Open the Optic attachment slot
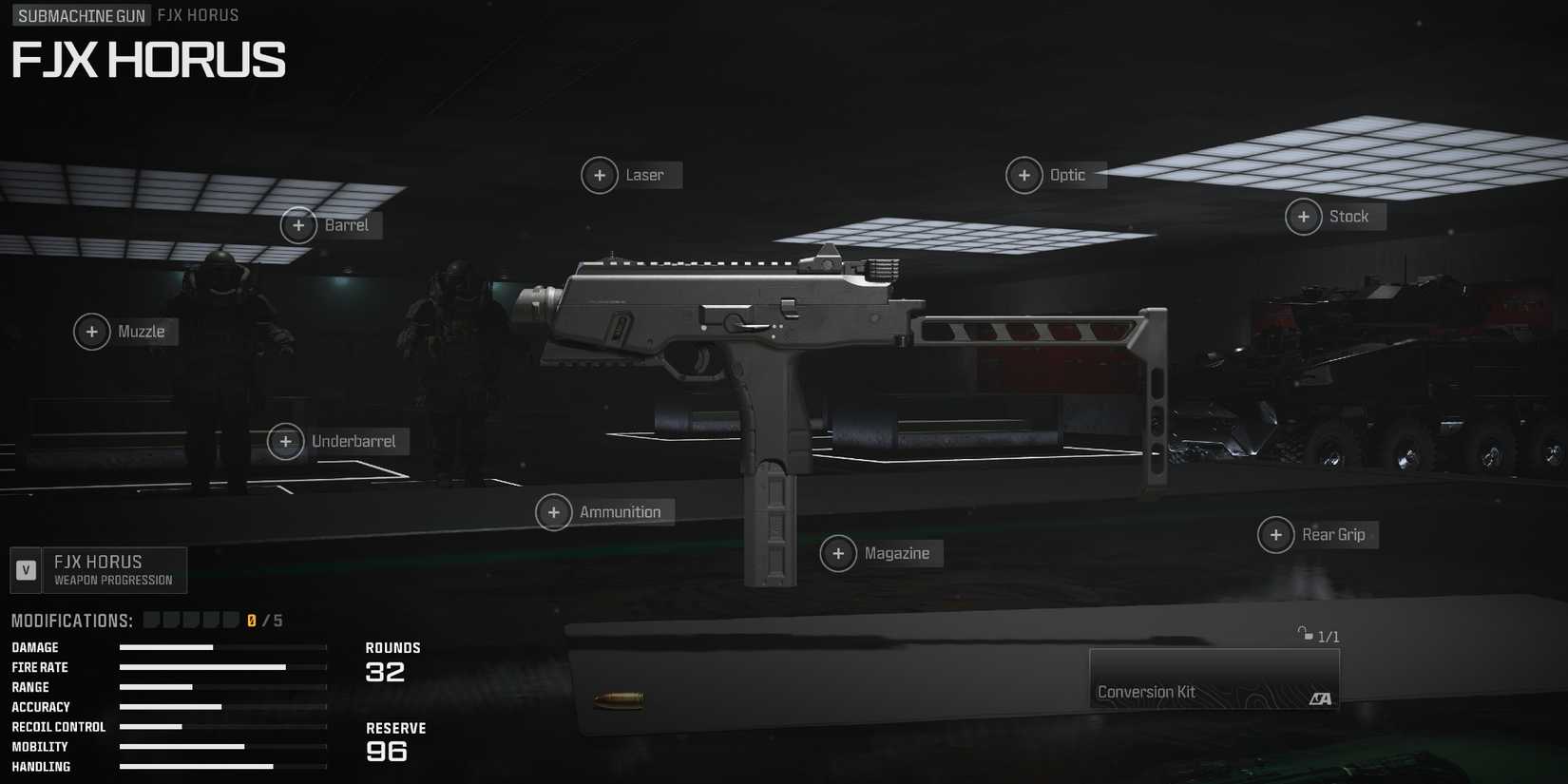 tap(1024, 175)
